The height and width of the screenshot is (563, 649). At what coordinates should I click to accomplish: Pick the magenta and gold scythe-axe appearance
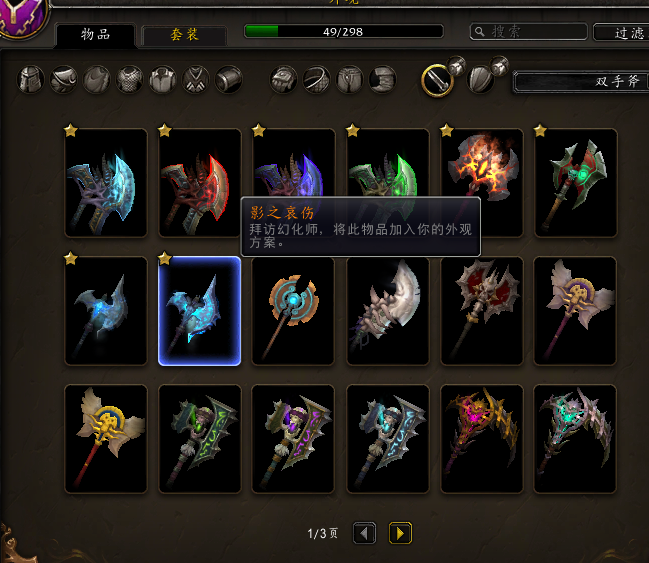point(482,439)
